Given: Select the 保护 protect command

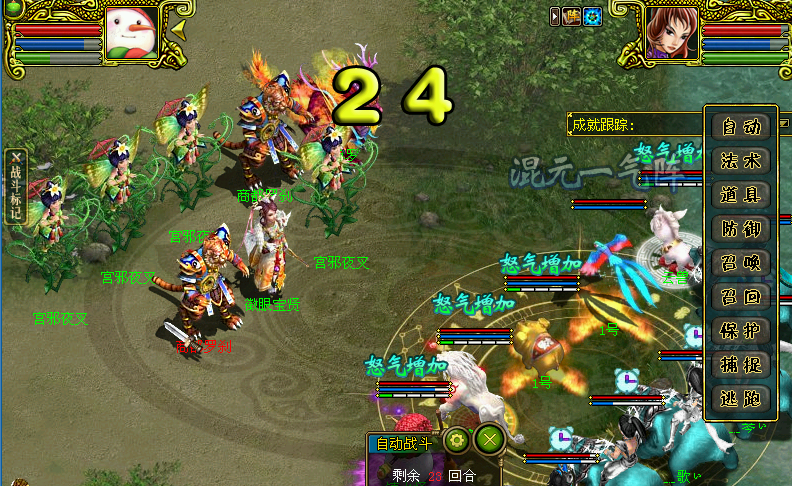Looking at the screenshot, I should (741, 331).
